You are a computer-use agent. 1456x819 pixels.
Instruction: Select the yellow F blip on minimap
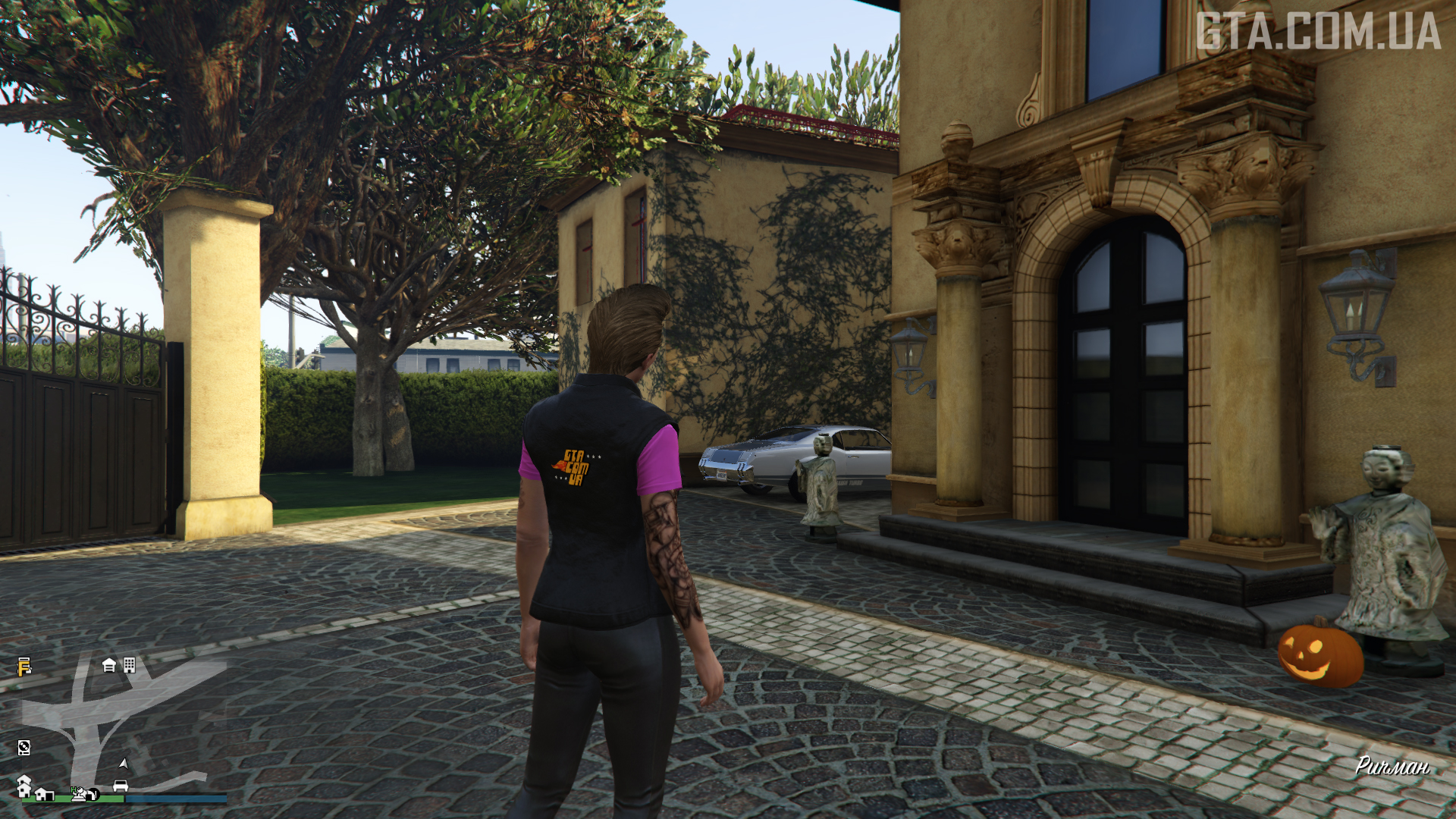[x=24, y=667]
